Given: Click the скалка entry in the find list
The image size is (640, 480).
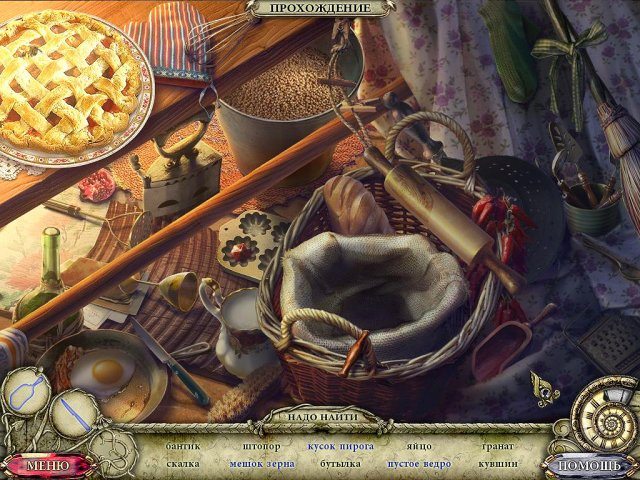Looking at the screenshot, I should [184, 464].
